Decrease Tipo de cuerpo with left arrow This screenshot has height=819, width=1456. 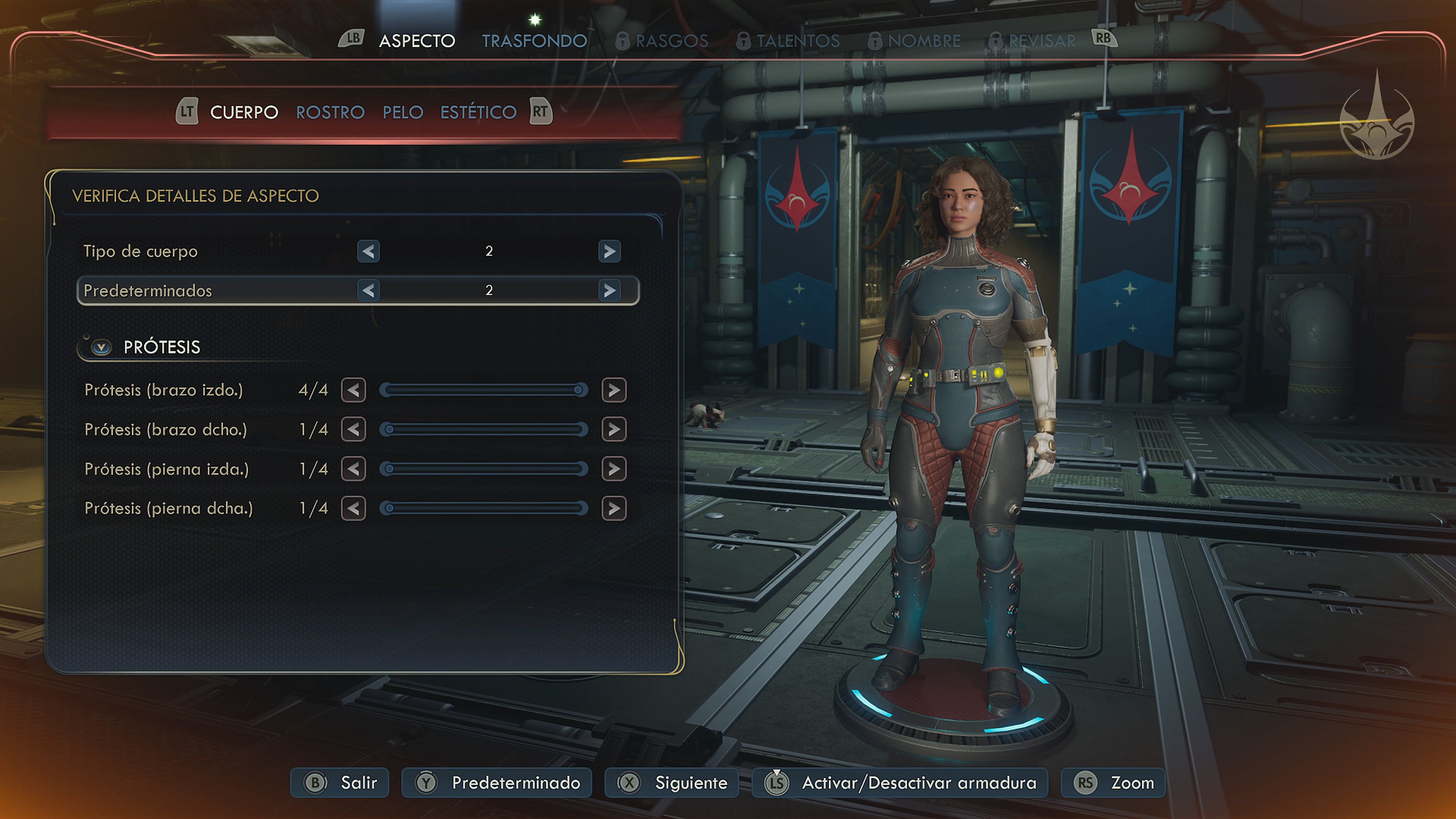click(x=368, y=251)
